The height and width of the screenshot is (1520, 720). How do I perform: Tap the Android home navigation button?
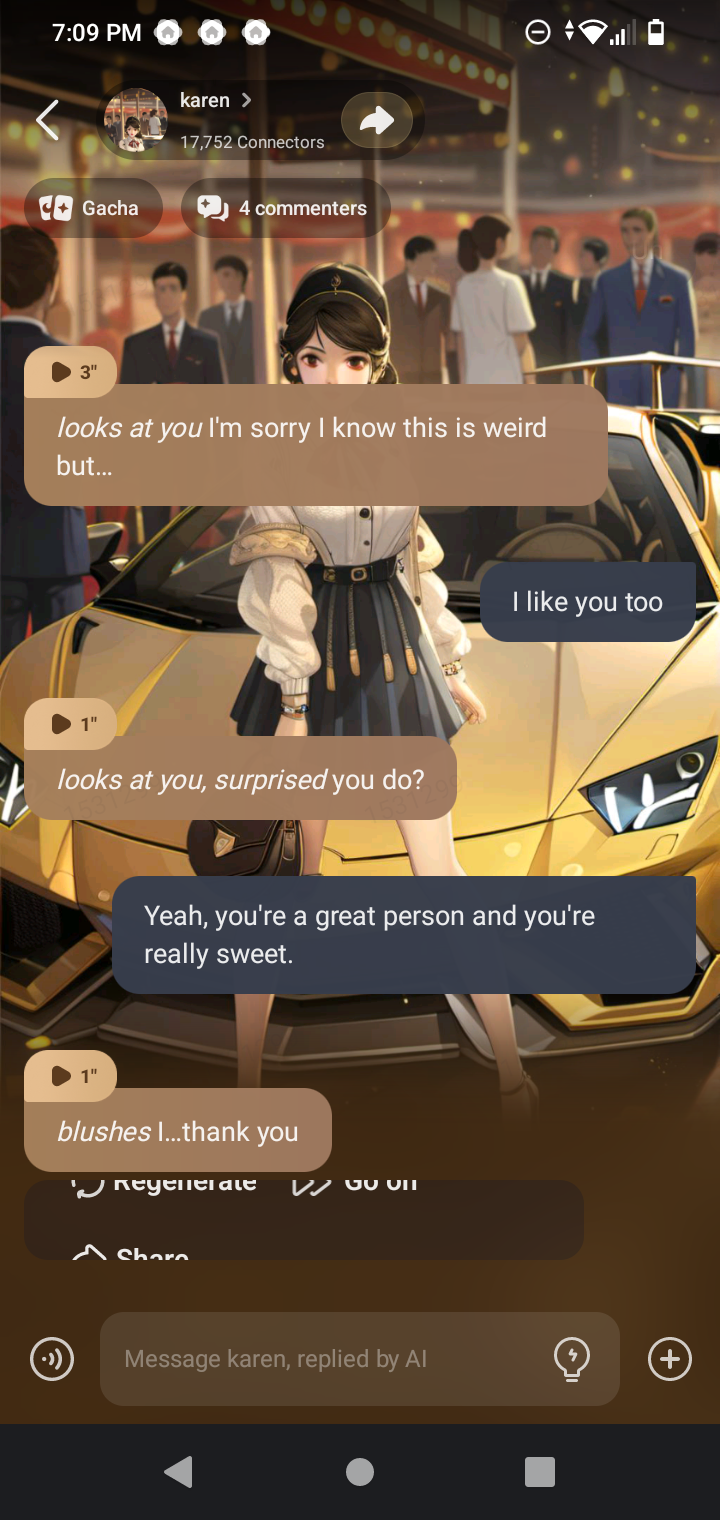[360, 1472]
